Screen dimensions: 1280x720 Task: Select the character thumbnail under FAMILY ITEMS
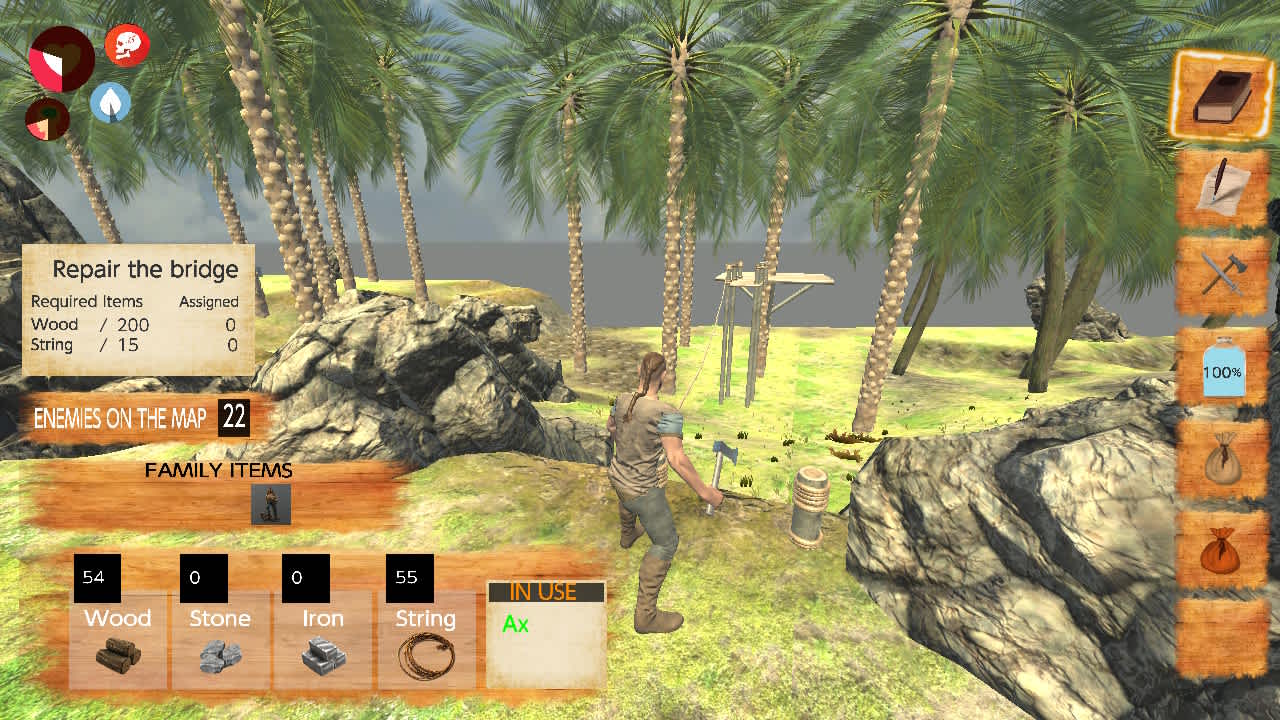270,504
